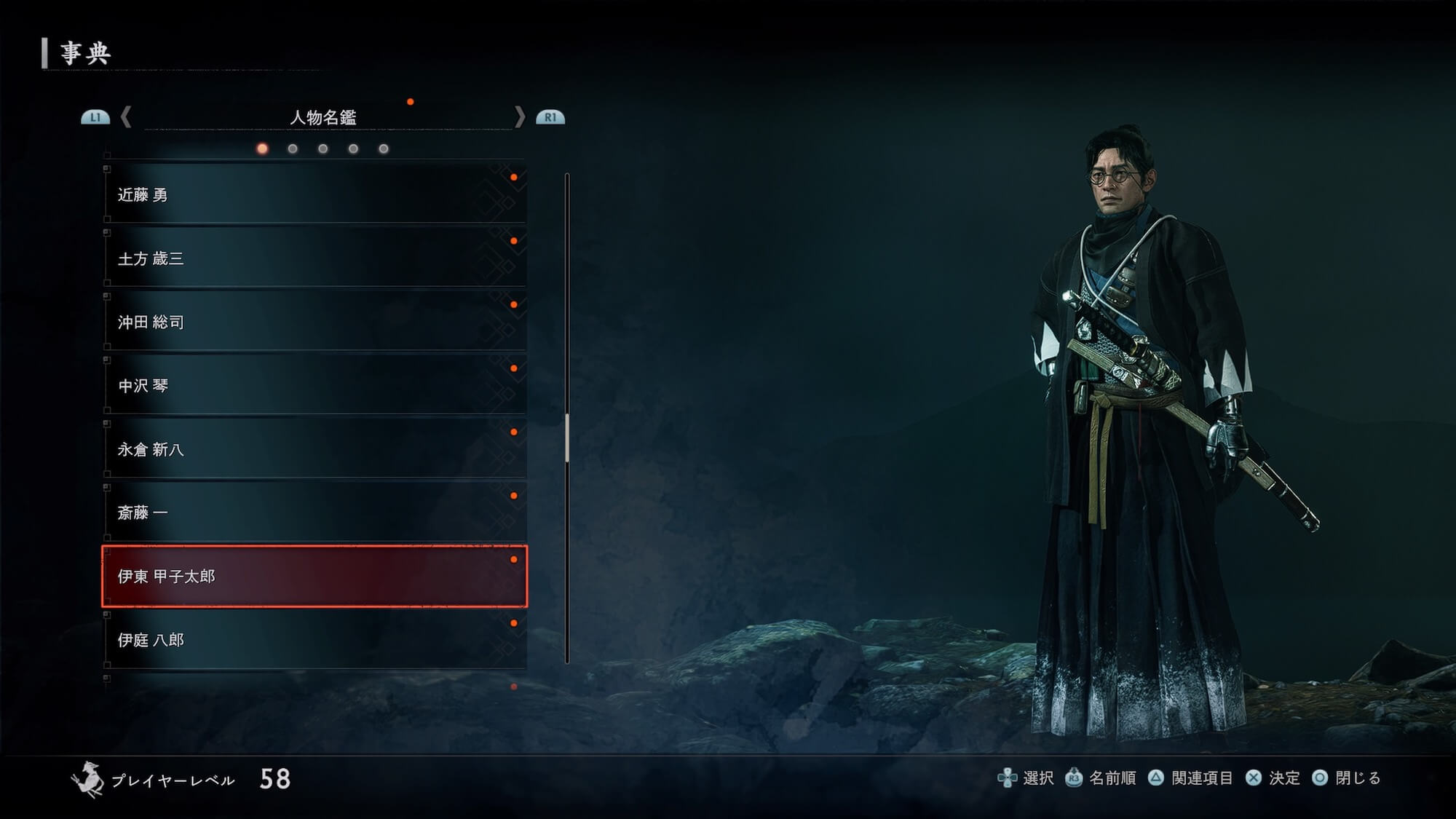Open the 土方 歳三 character entry

pos(314,258)
